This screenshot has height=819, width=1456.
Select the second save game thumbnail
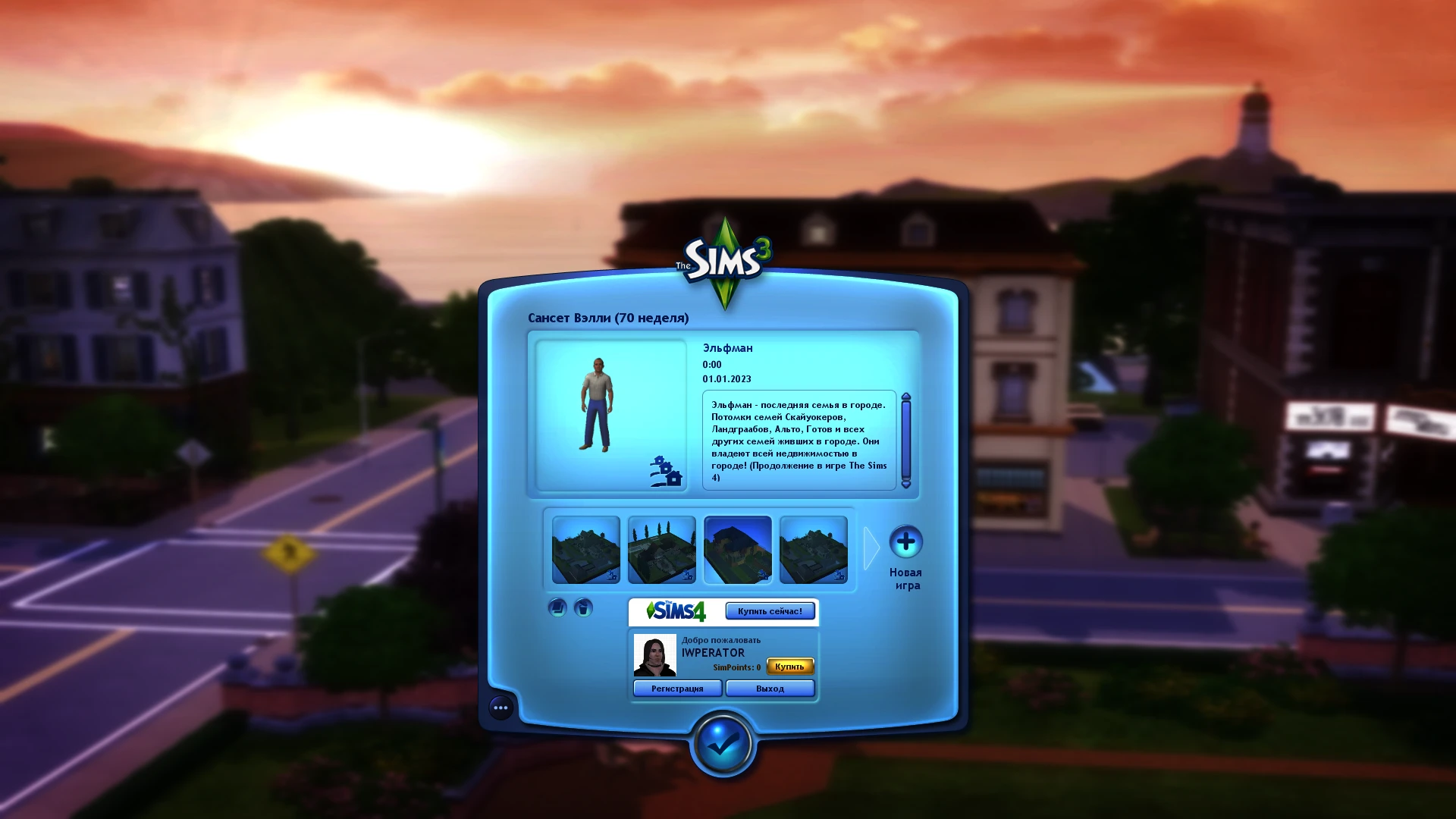(661, 550)
